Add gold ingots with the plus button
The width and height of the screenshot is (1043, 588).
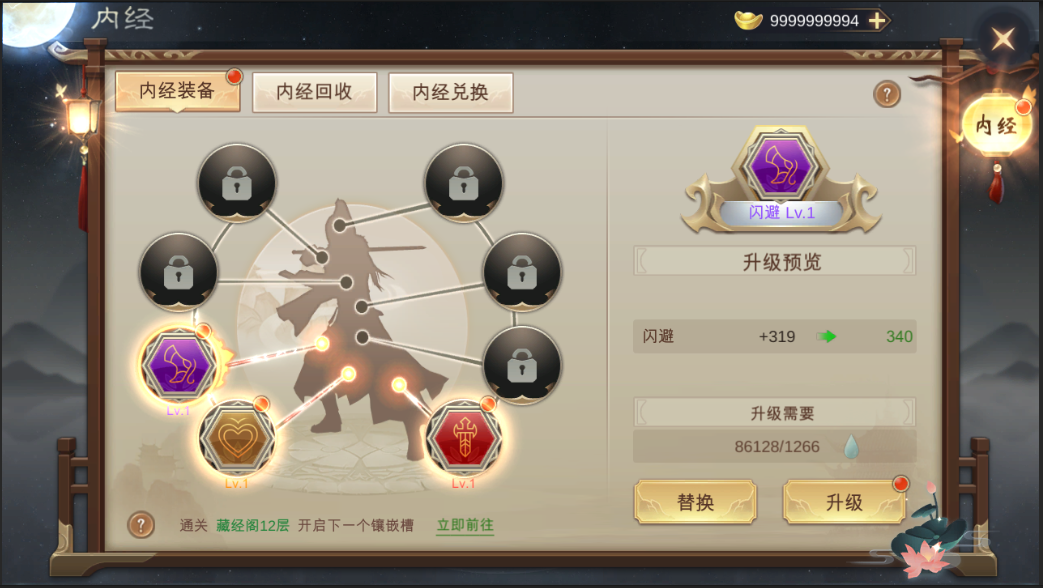pyautogui.click(x=876, y=20)
